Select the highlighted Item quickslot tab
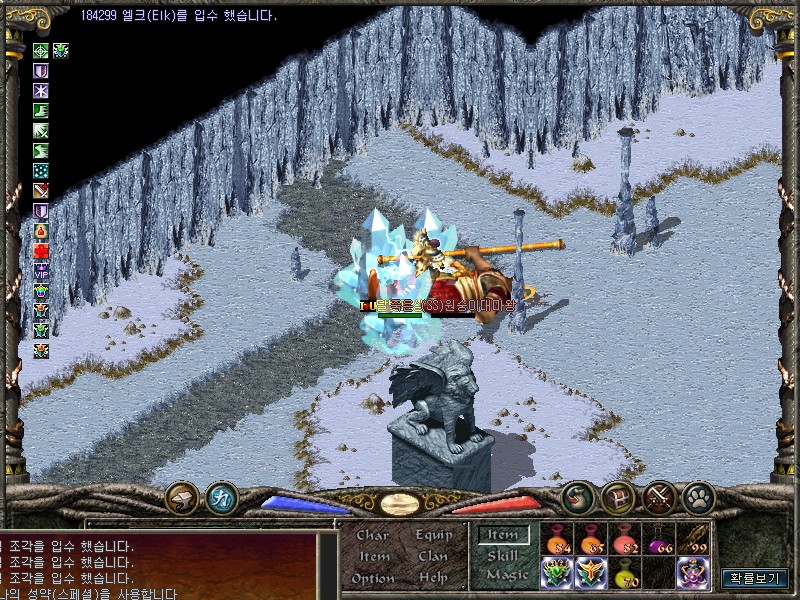 [x=504, y=536]
